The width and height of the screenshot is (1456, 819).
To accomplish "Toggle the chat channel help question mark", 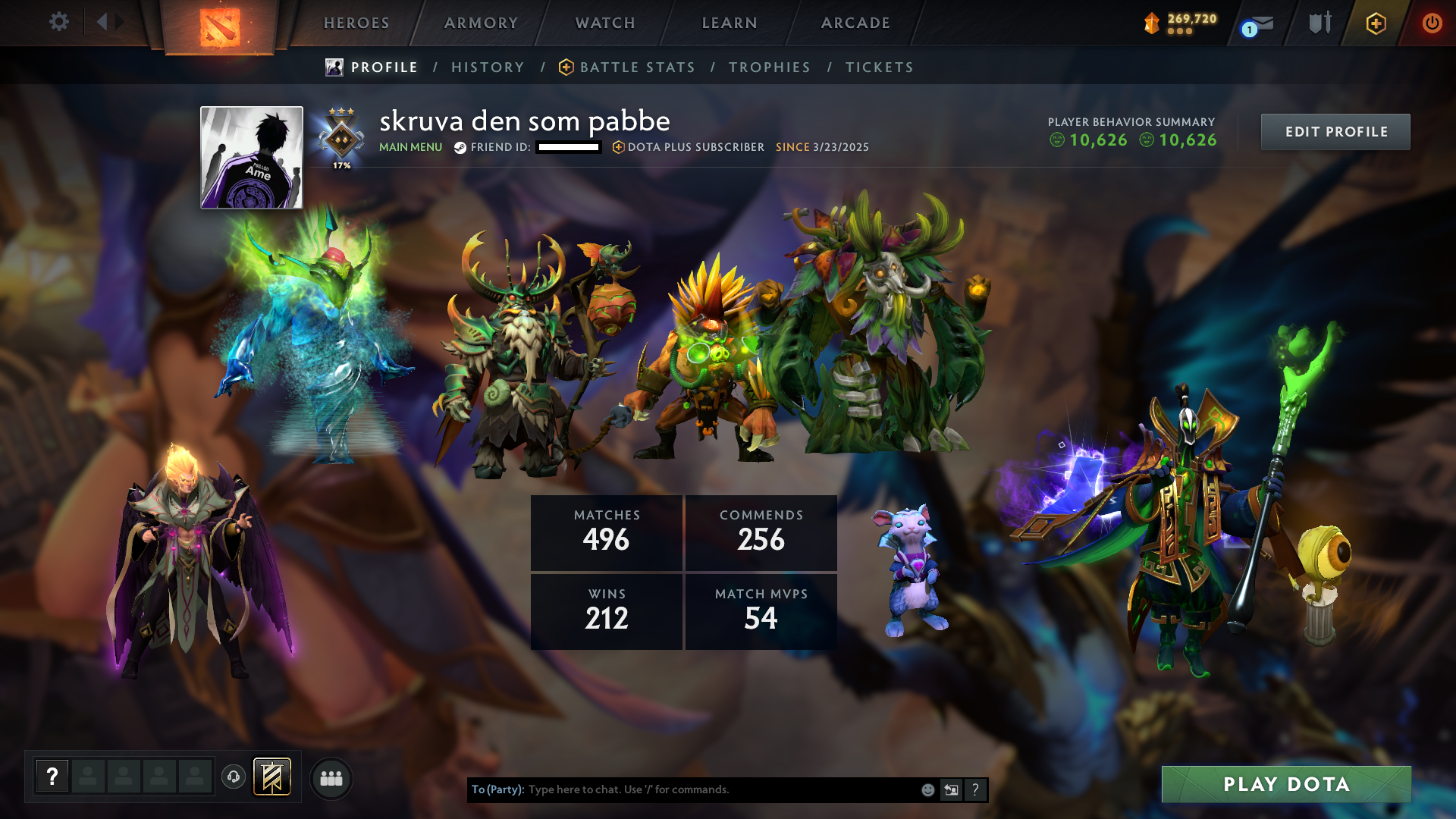I will click(975, 789).
